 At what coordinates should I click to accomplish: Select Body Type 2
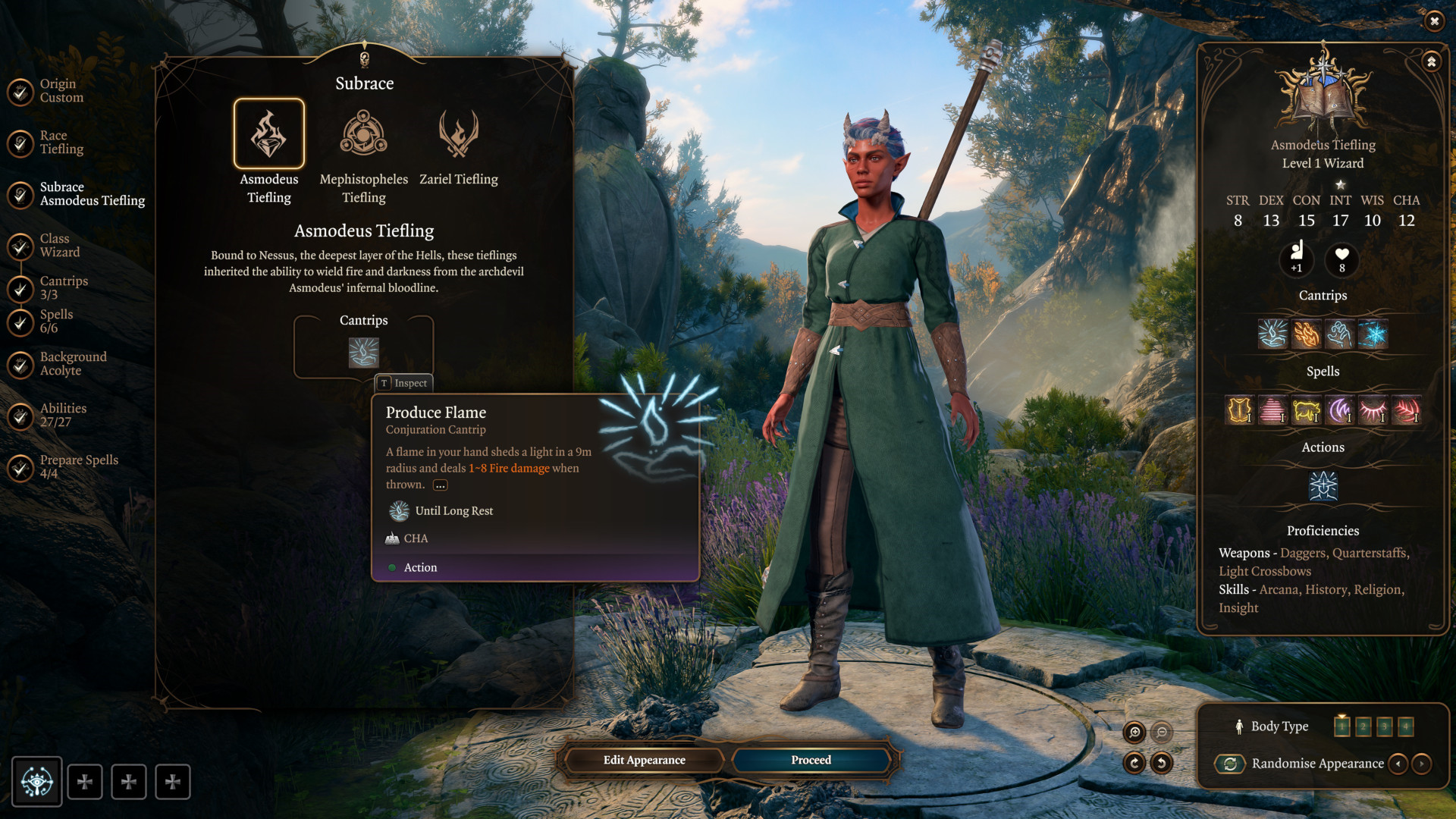click(1363, 726)
